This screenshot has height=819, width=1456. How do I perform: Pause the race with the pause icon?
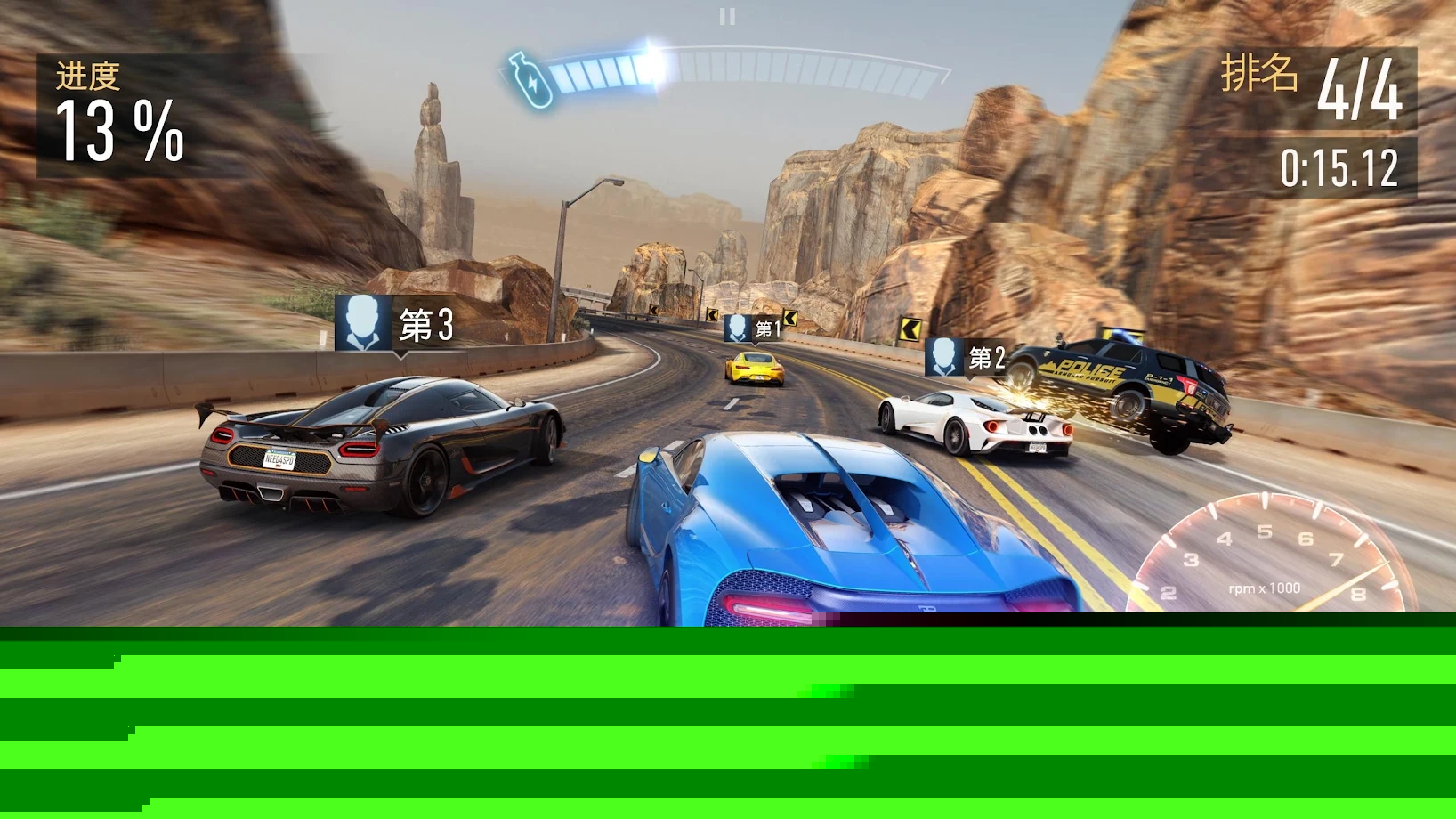[x=727, y=17]
